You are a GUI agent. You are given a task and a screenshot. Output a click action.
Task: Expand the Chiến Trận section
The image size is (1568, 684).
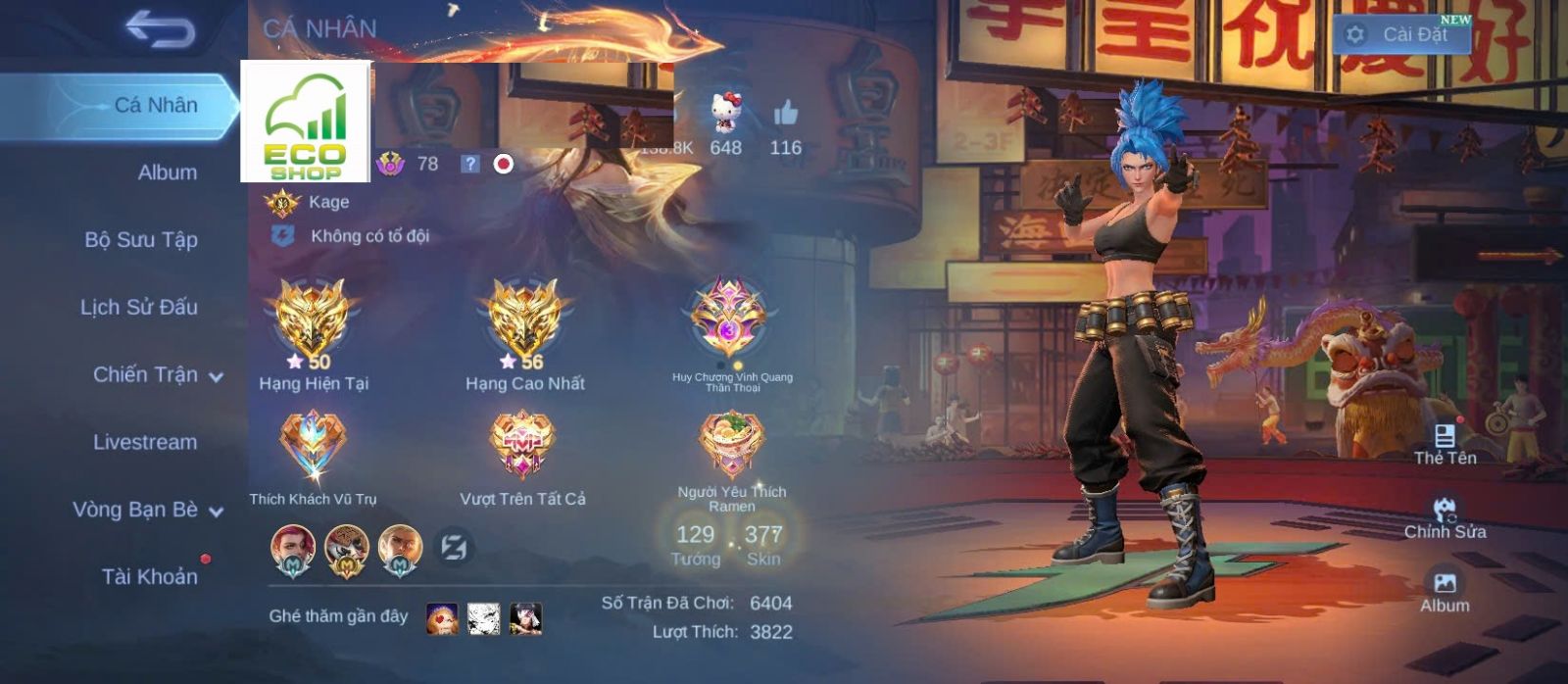point(157,375)
